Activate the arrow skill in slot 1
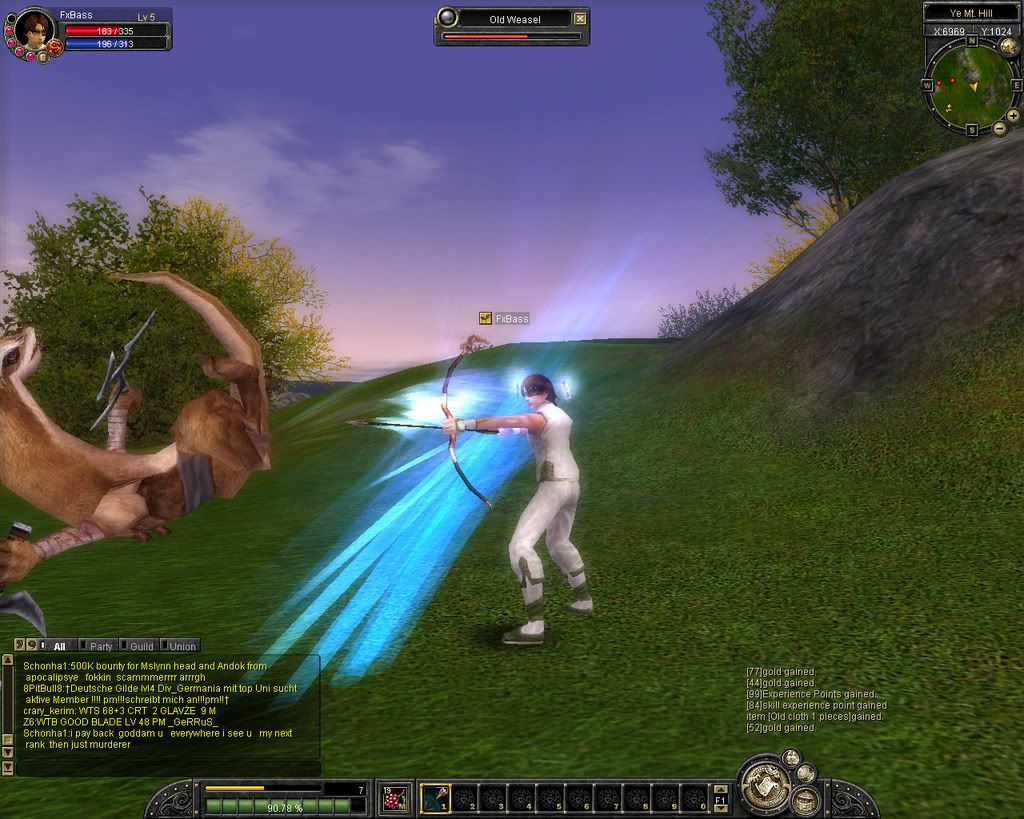Screen dimensions: 1024x819 [x=435, y=798]
